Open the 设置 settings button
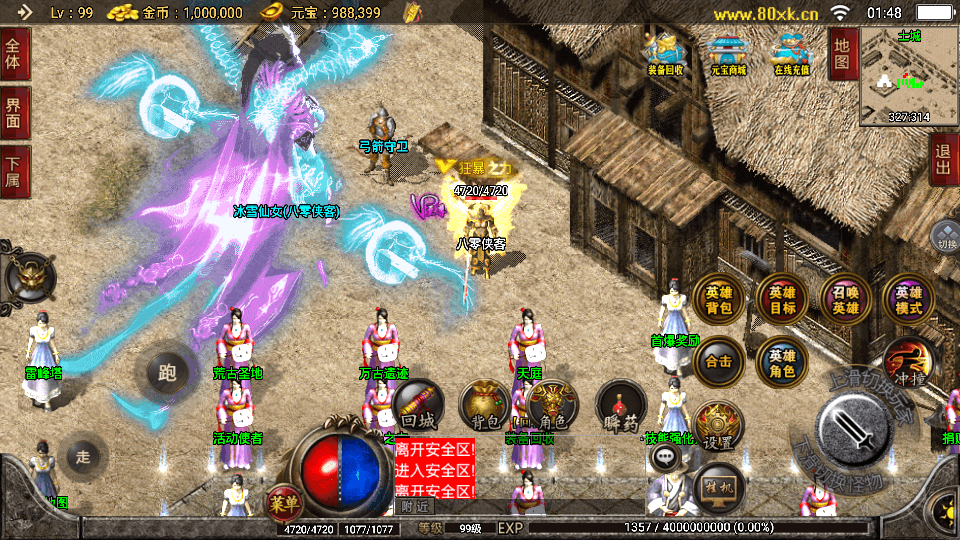 pos(718,426)
